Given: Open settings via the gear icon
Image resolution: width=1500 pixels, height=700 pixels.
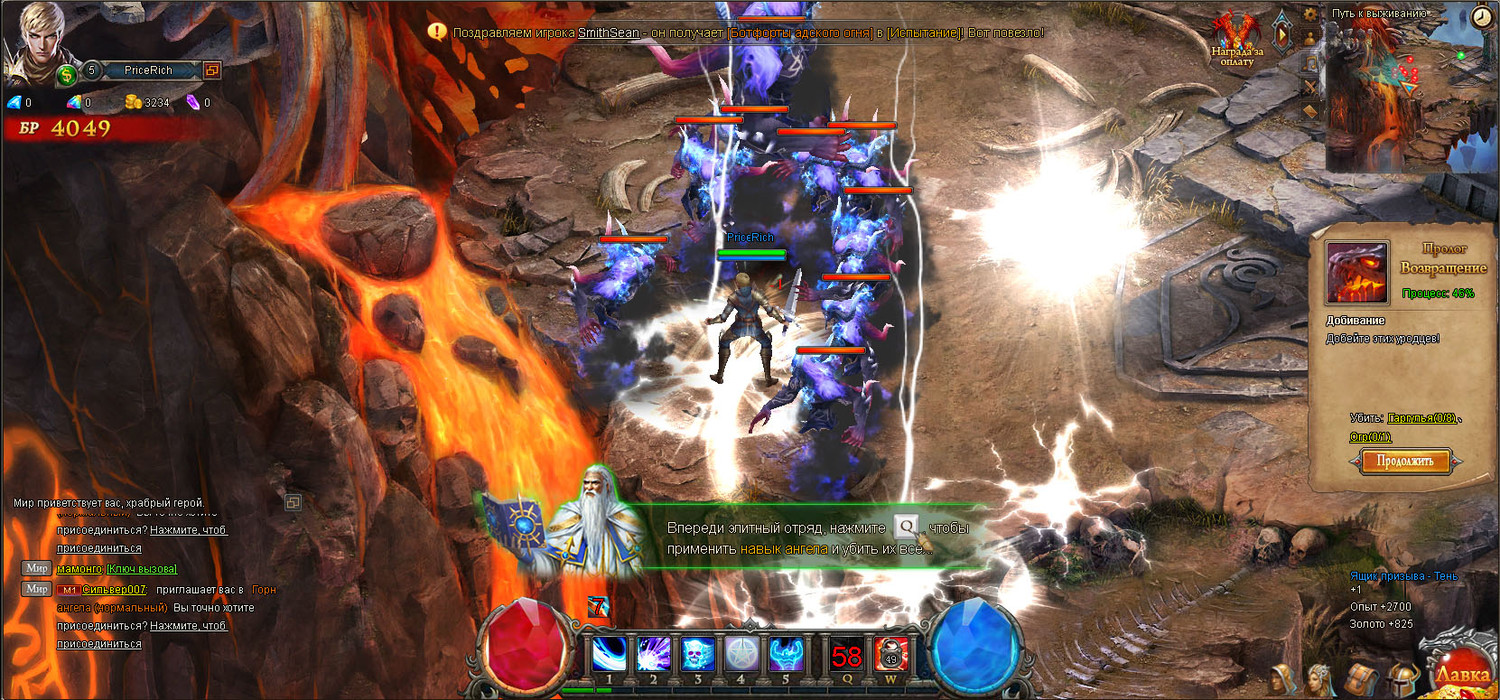Looking at the screenshot, I should (x=1310, y=15).
